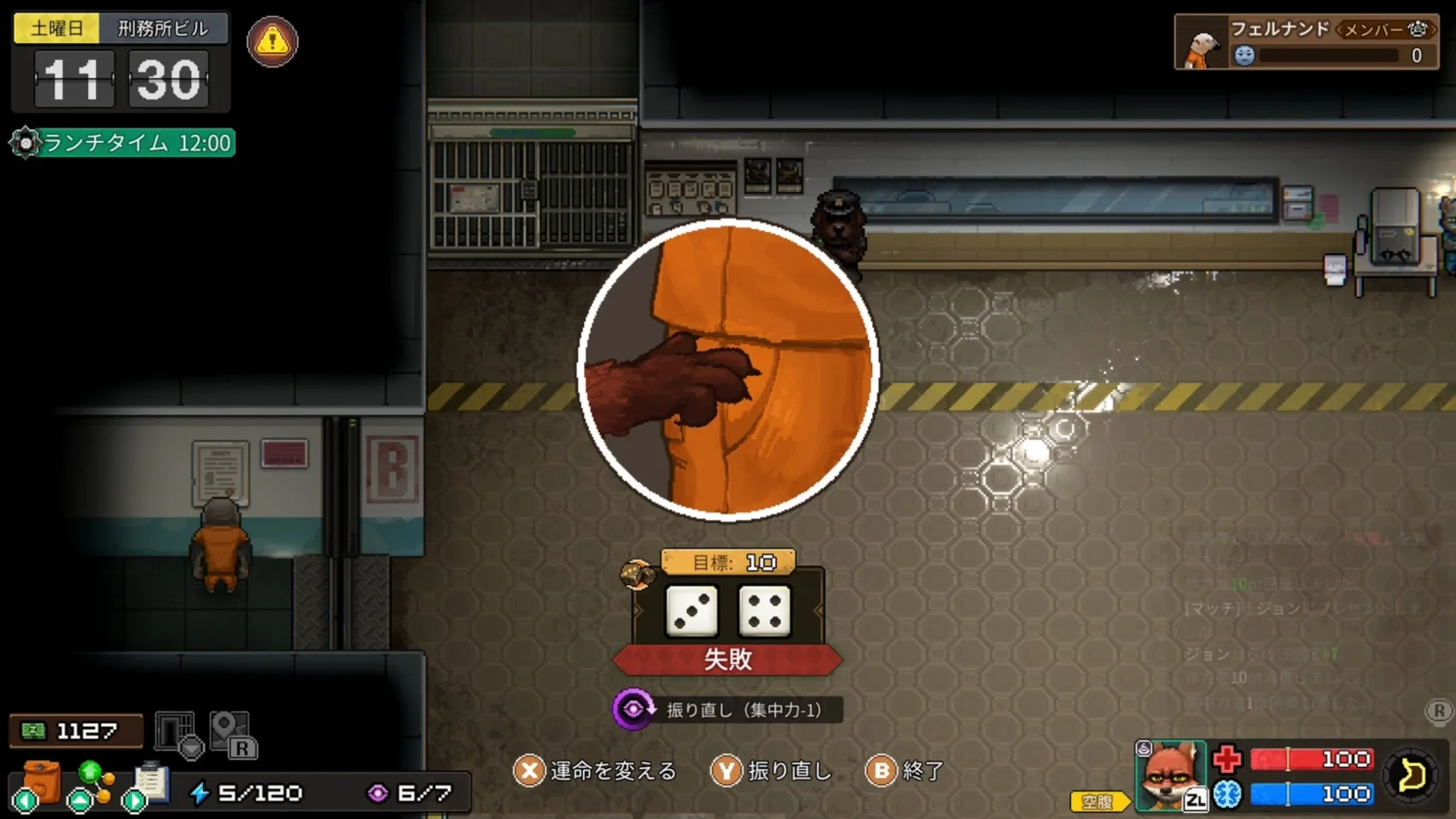1456x819 pixels.
Task: Click the red health cross icon
Action: point(1226,761)
